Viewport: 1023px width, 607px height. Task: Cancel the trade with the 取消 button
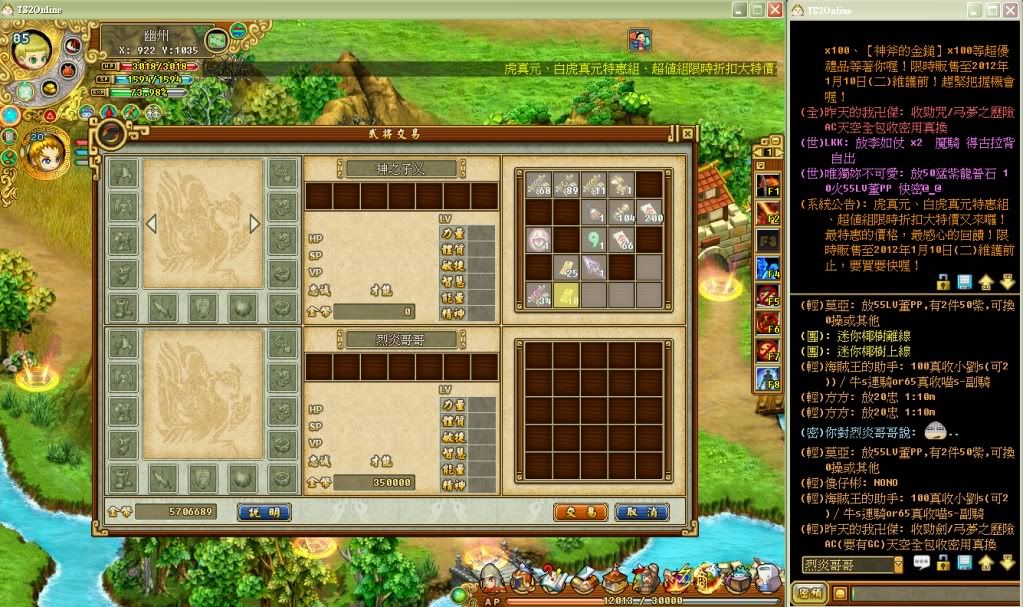642,512
